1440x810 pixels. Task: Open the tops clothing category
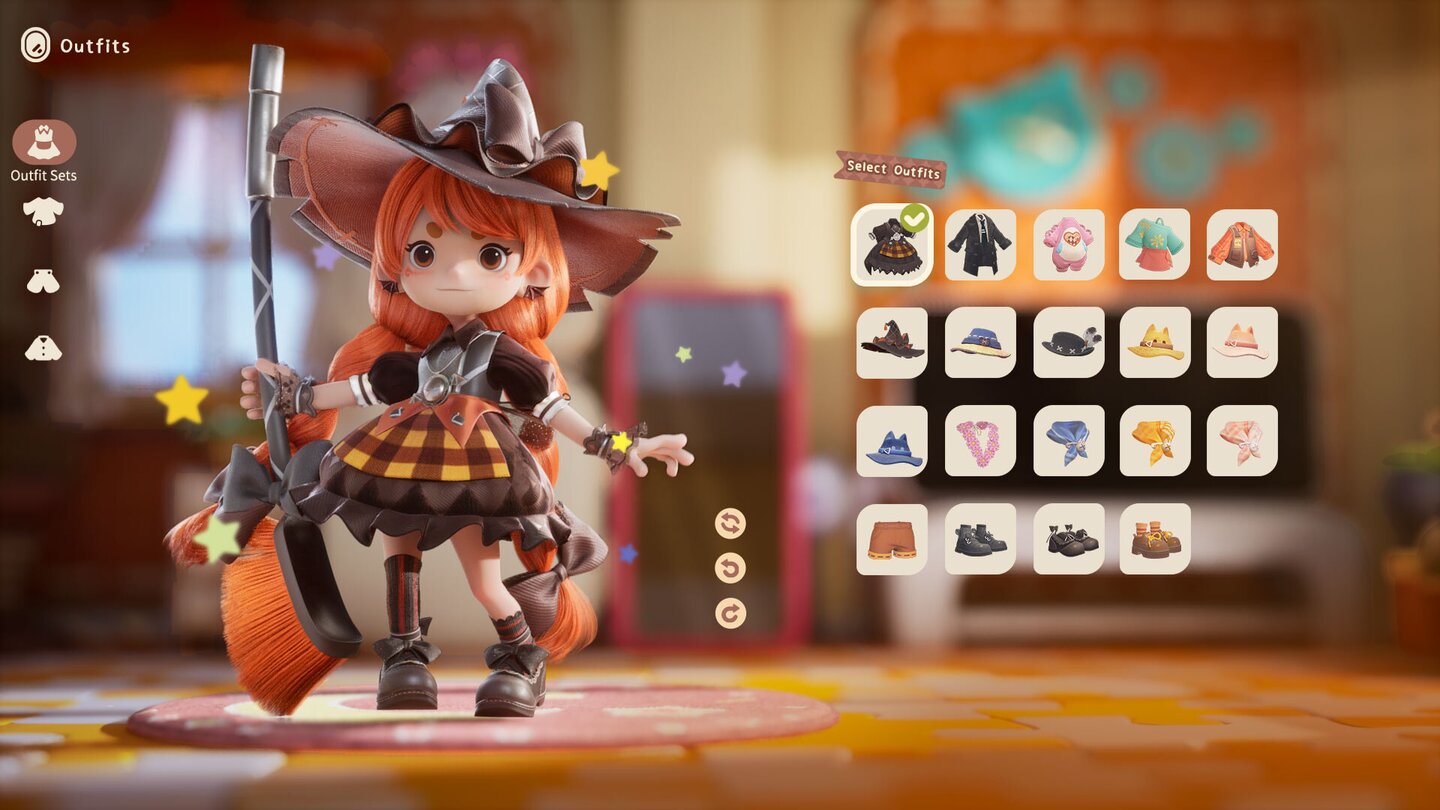[x=40, y=210]
